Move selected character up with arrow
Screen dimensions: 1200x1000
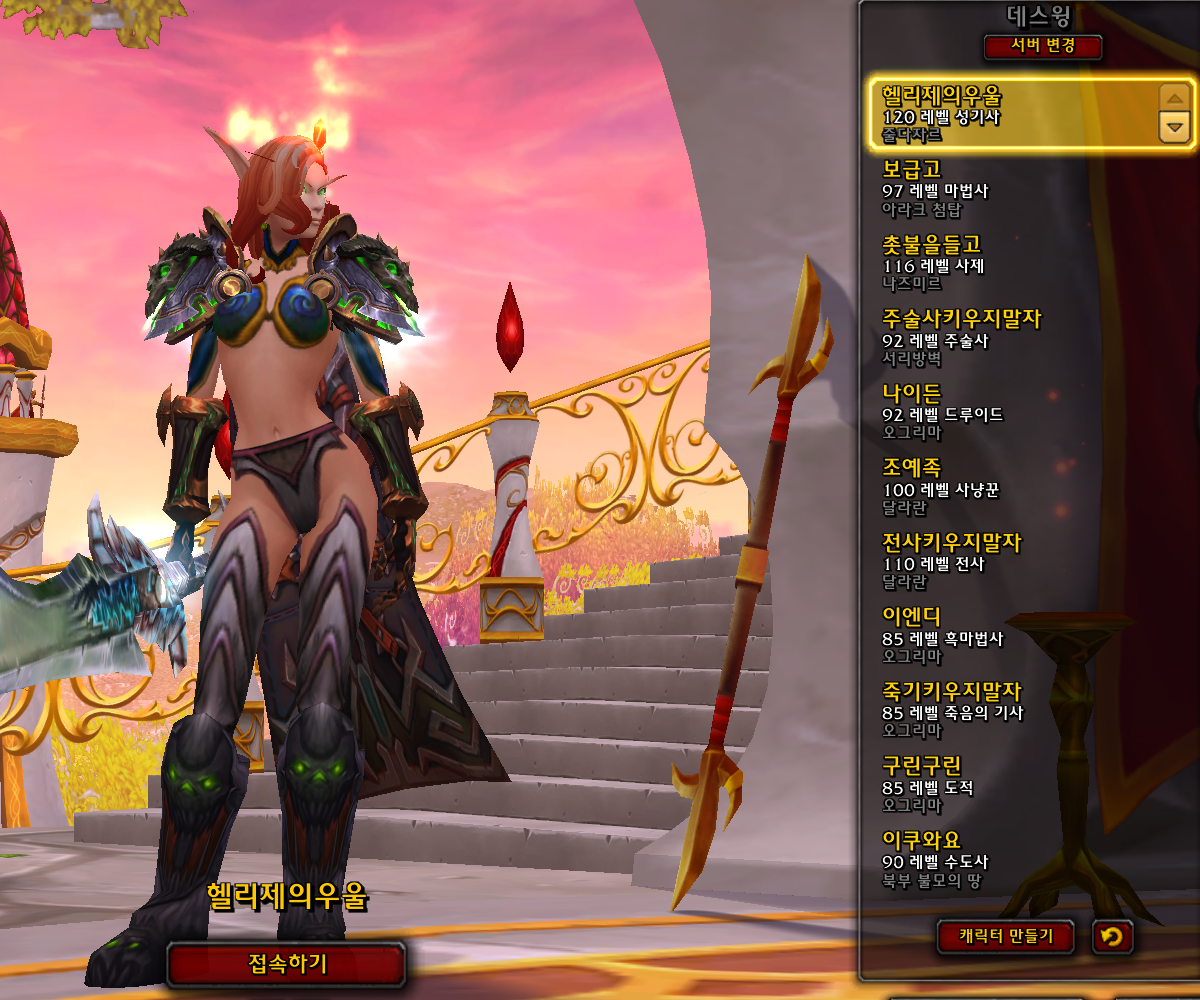click(1173, 98)
